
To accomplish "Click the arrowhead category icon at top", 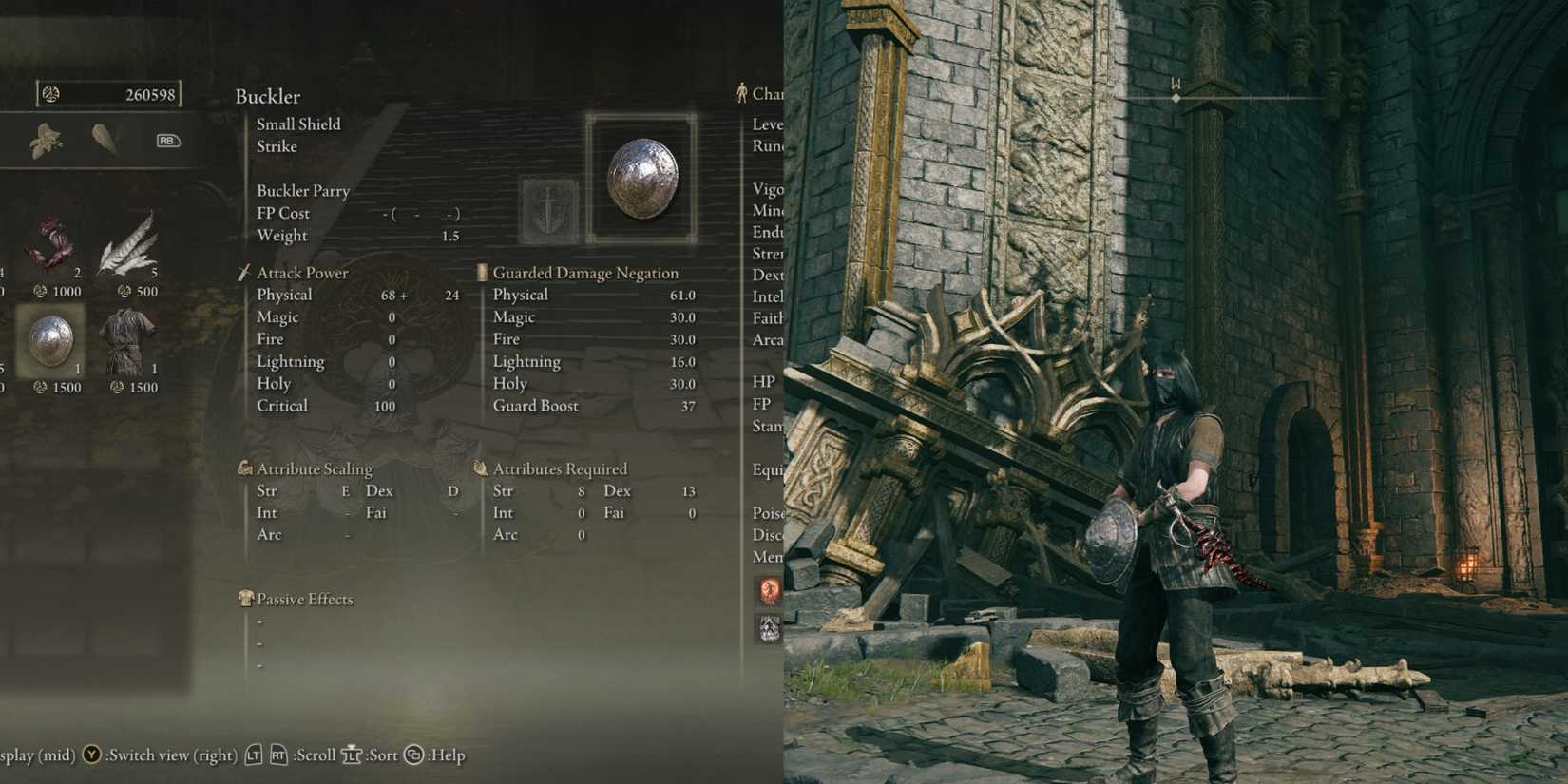I will (105, 139).
